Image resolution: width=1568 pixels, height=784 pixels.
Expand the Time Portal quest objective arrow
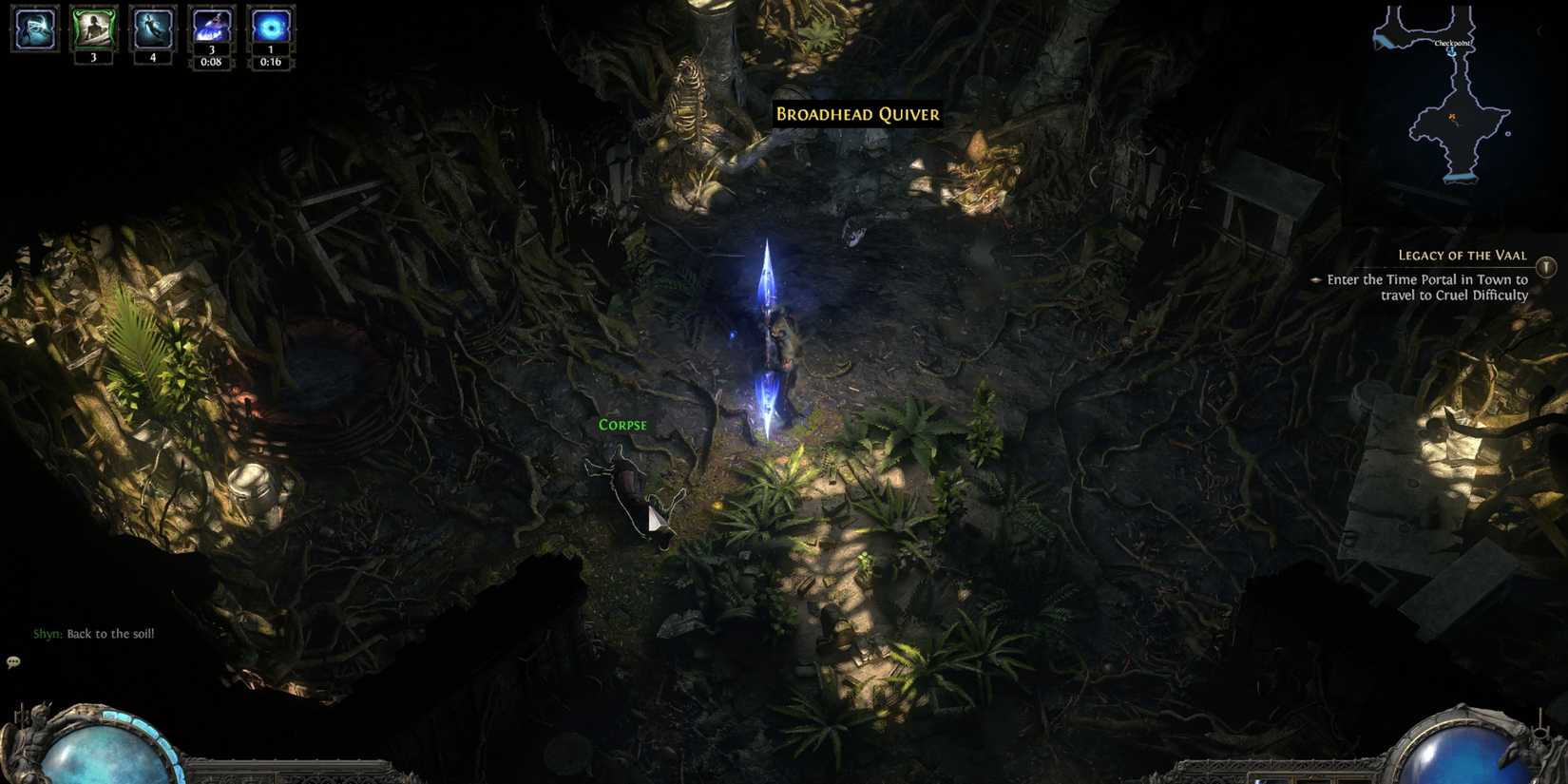click(x=1317, y=280)
